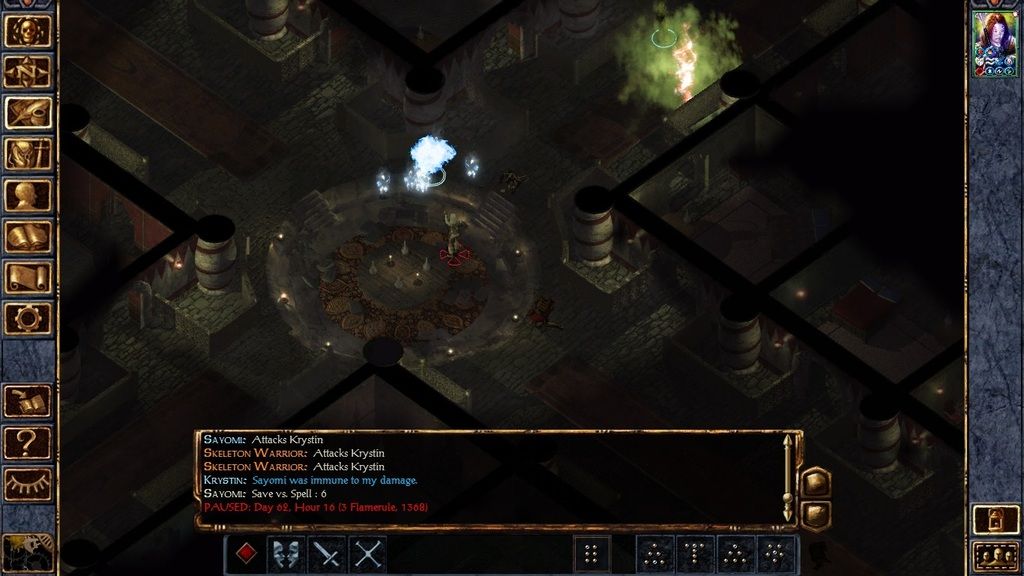
Task: Toggle the eye highlight button
Action: tap(28, 484)
